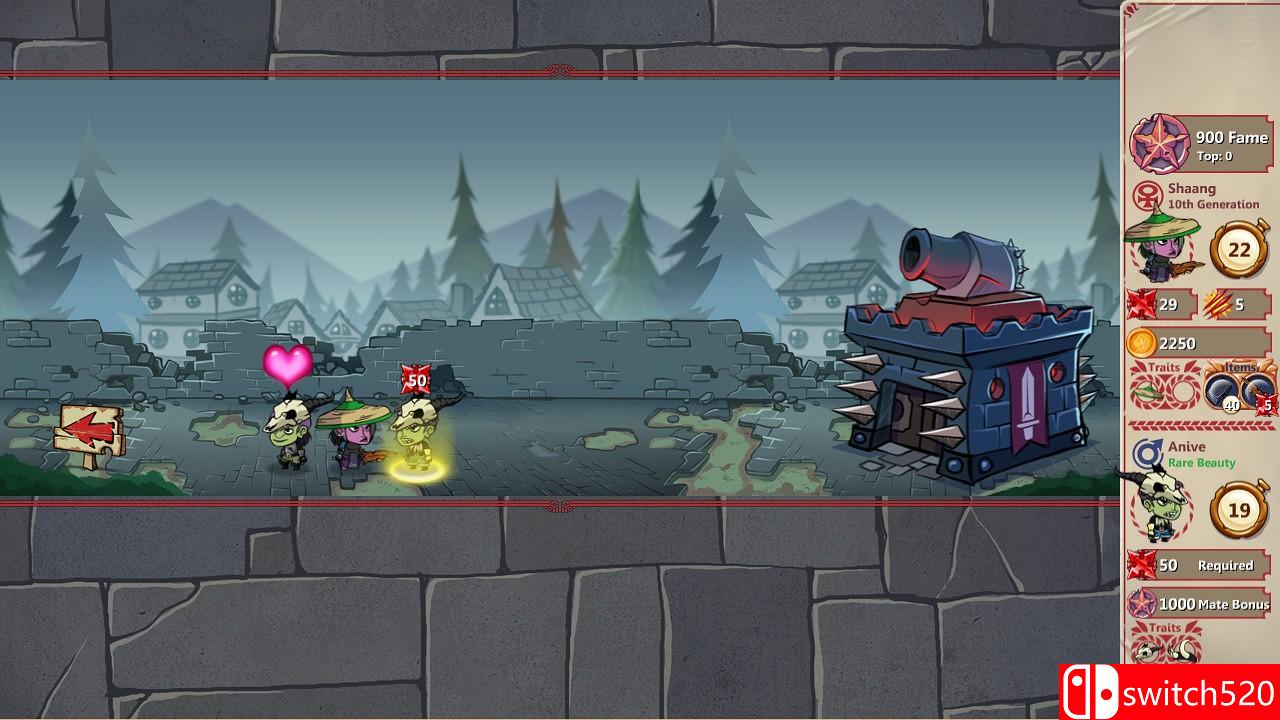Image resolution: width=1280 pixels, height=720 pixels.
Task: Click Anive's timer showing 19
Action: 1240,508
